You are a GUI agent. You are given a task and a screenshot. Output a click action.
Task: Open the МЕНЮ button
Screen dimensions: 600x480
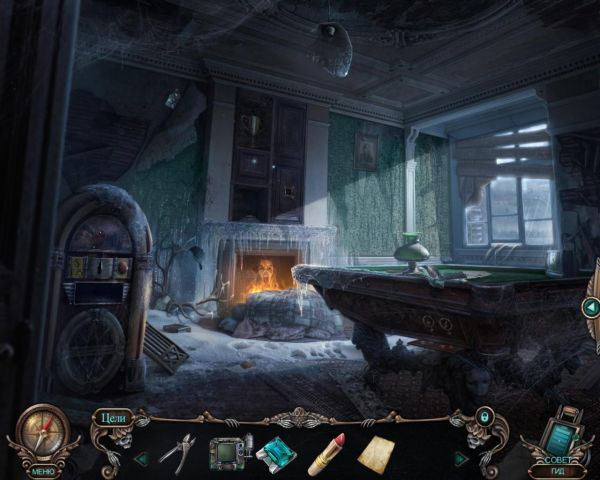coord(43,468)
